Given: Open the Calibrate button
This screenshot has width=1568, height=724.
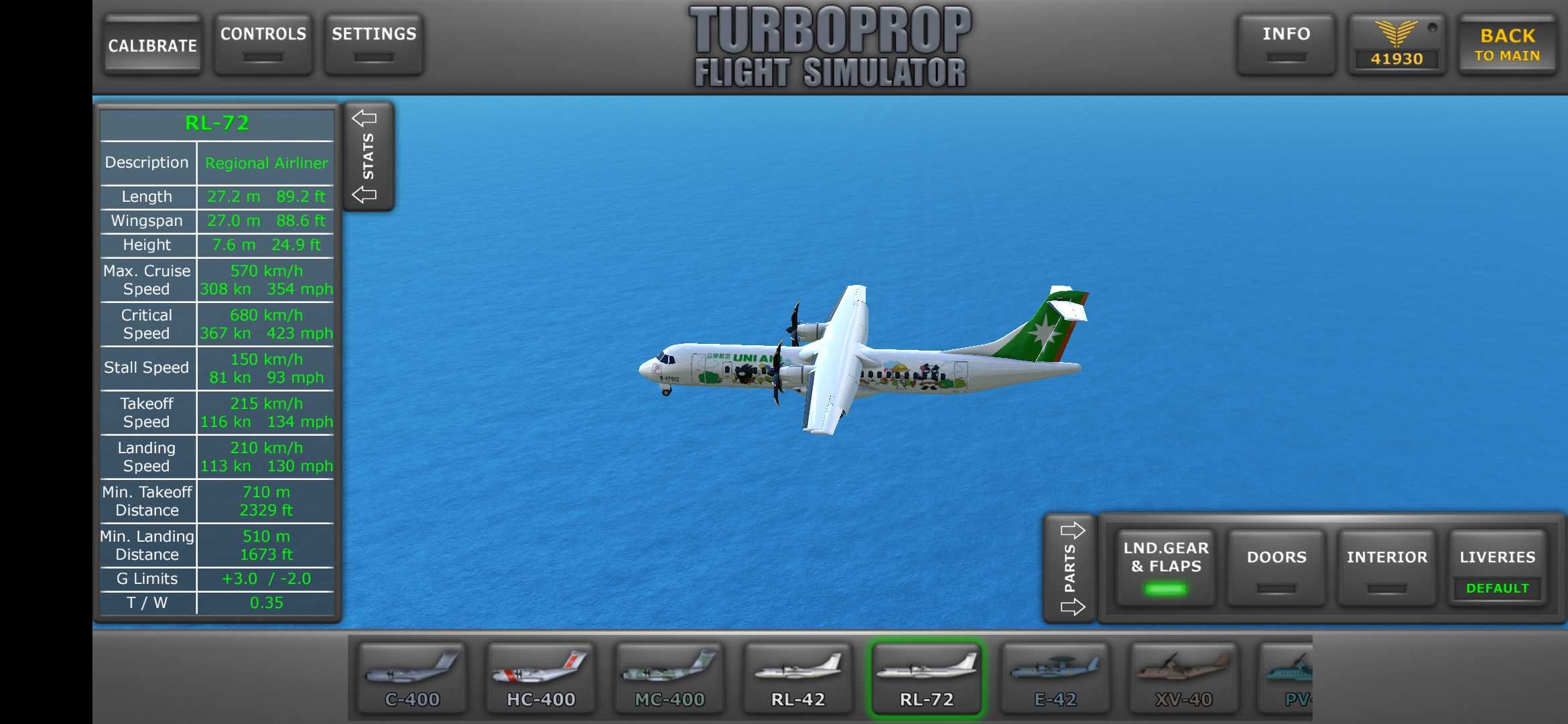Looking at the screenshot, I should pos(153,45).
